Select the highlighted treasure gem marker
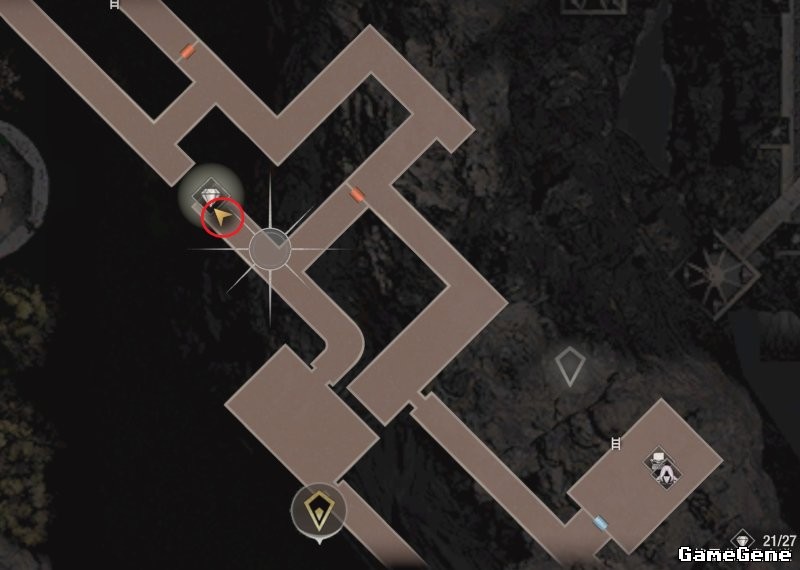 click(x=210, y=193)
